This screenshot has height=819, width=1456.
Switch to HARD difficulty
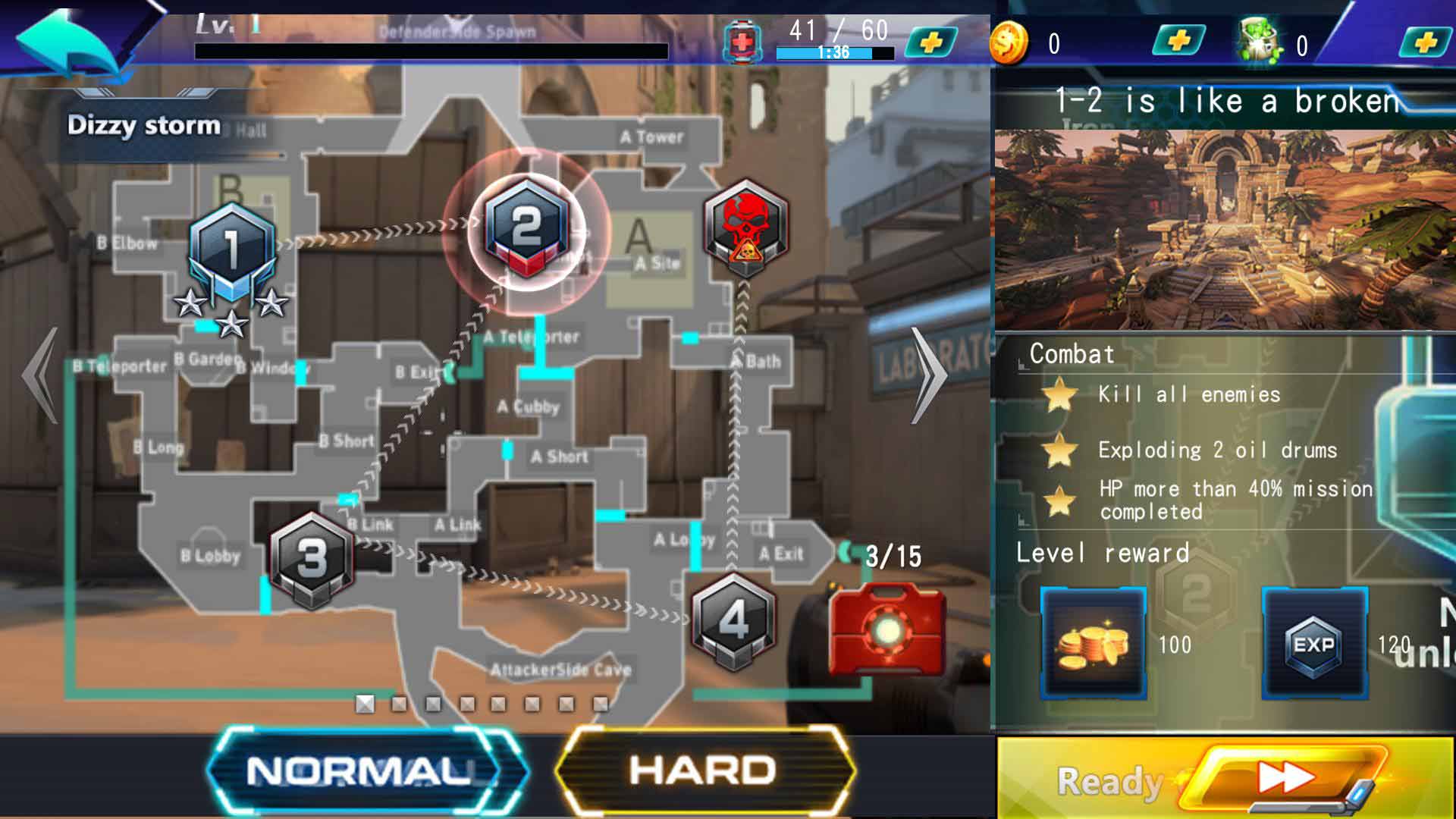[x=703, y=771]
